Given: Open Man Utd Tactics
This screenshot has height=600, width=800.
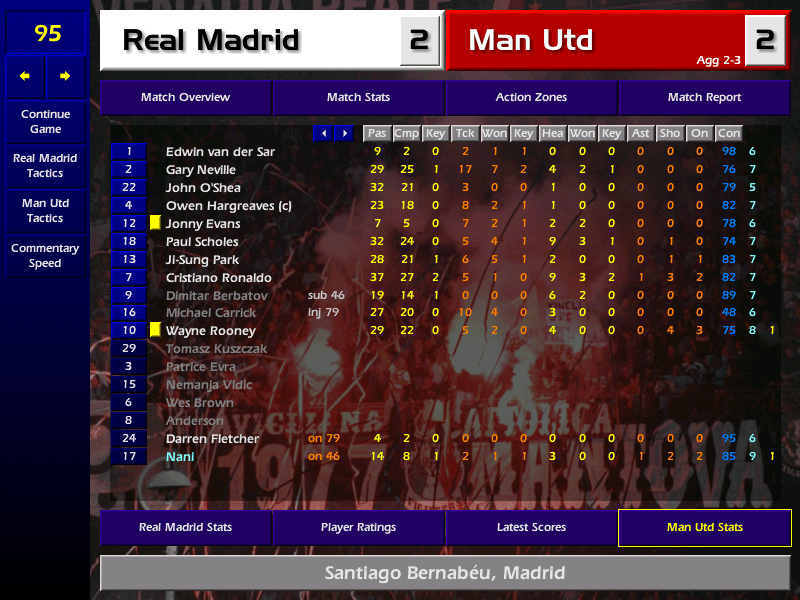Looking at the screenshot, I should [x=45, y=211].
